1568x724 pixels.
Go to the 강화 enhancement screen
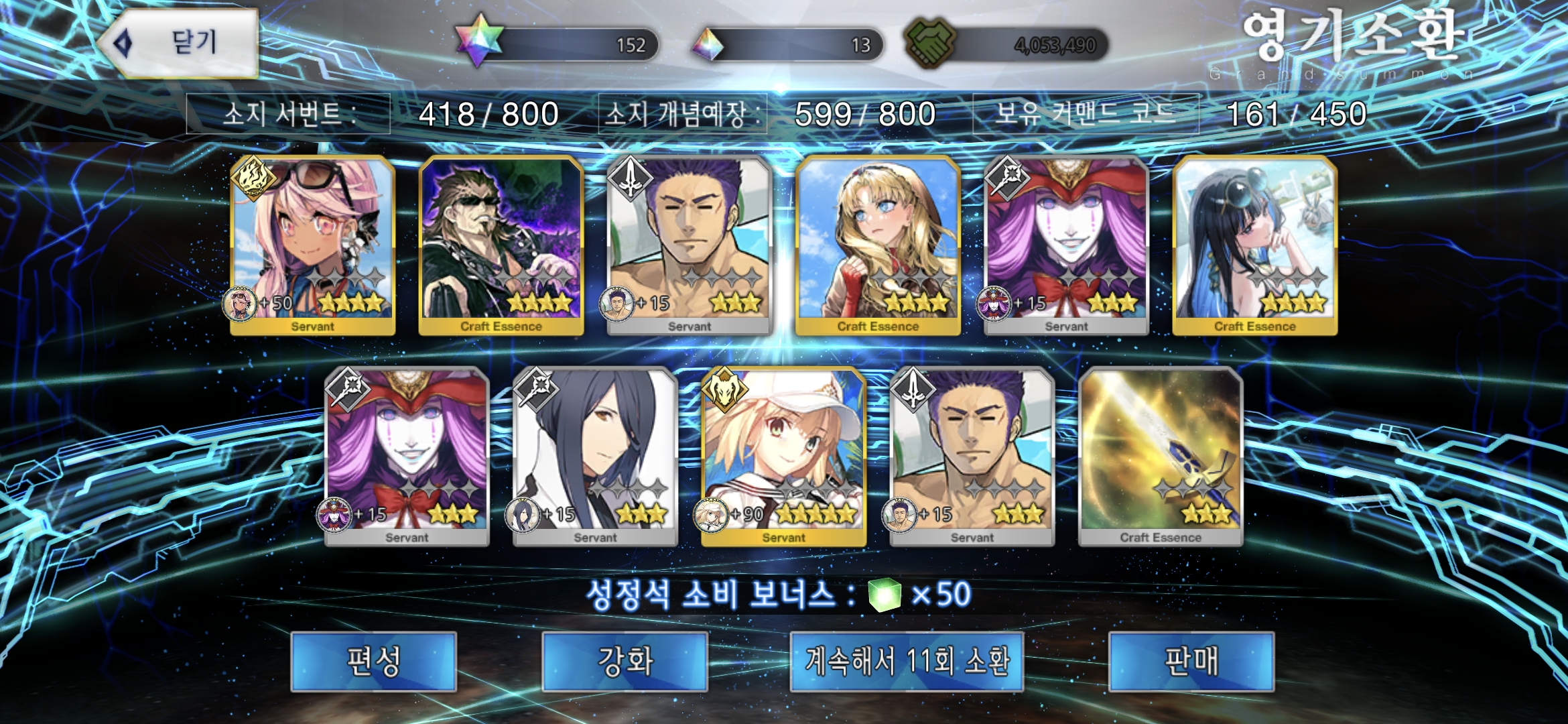625,662
